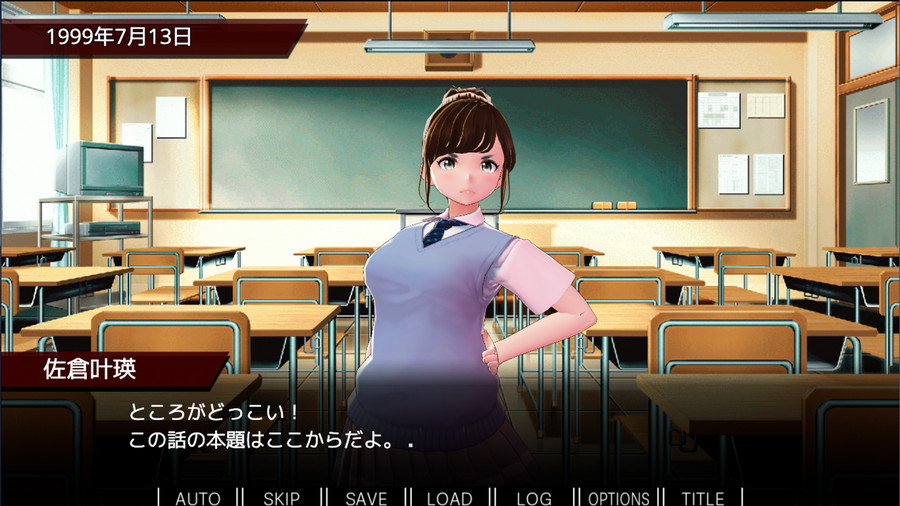Screen dimensions: 900x506
Task: Activate the SKIP button
Action: coord(282,498)
